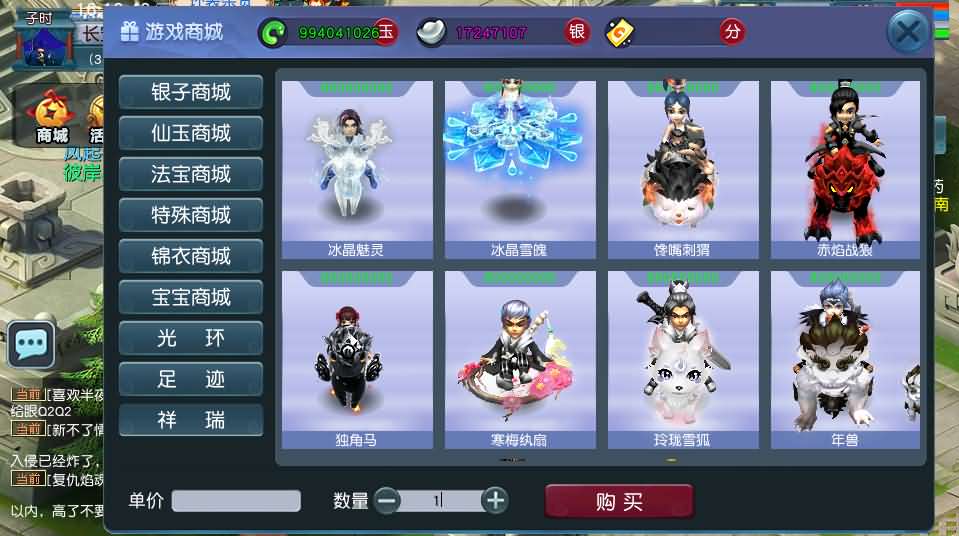Open the 祥瑞 mounts tab

point(191,420)
